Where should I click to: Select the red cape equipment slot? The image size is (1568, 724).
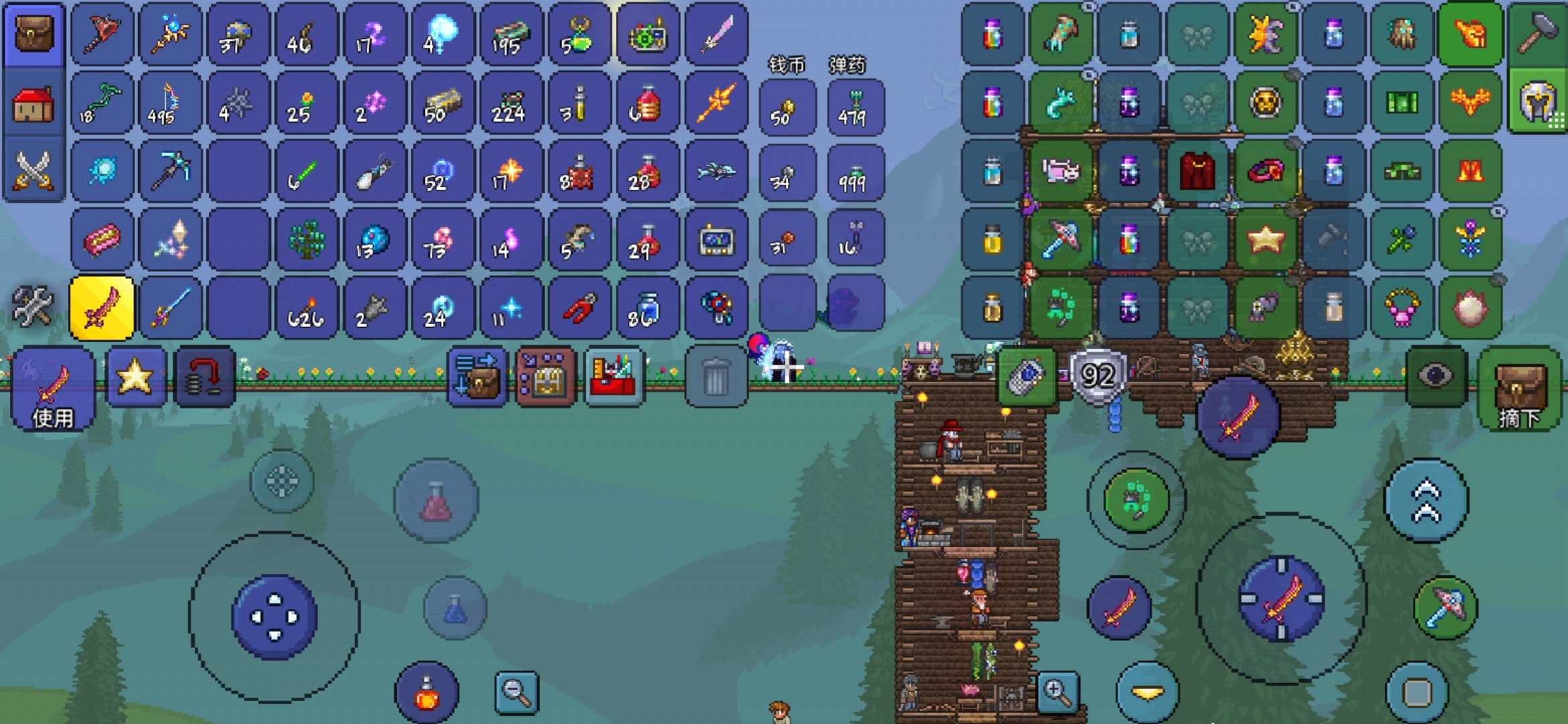tap(1197, 171)
